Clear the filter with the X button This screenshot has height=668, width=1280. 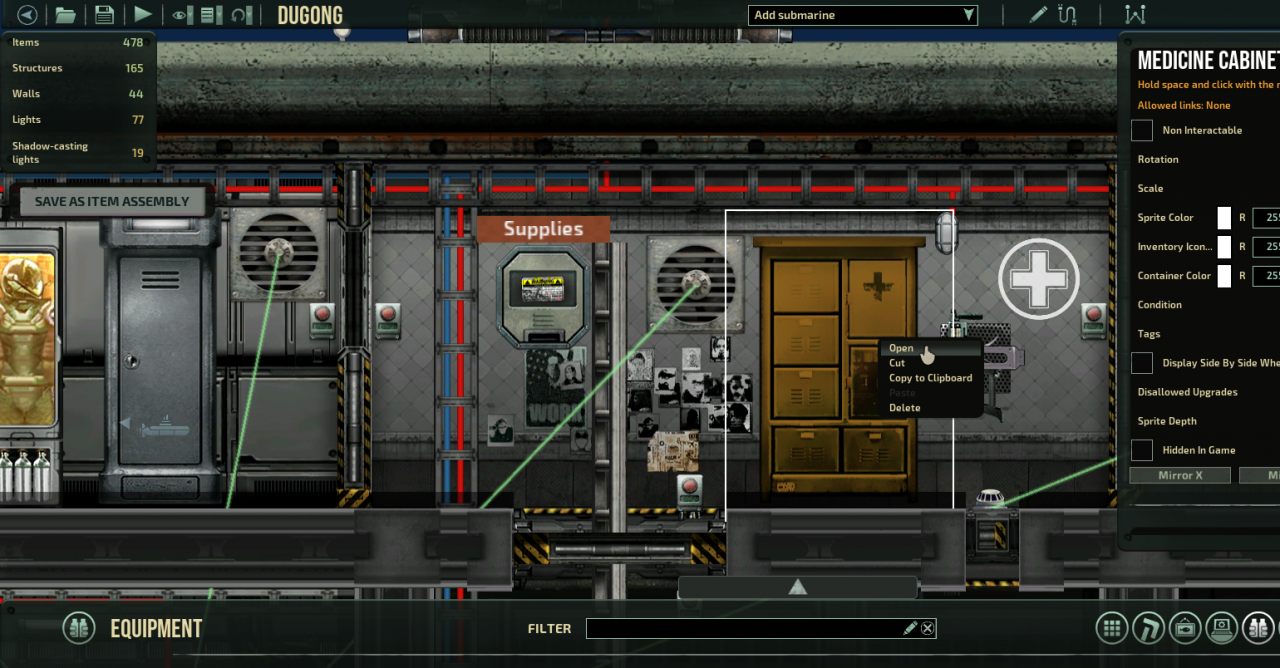coord(928,628)
